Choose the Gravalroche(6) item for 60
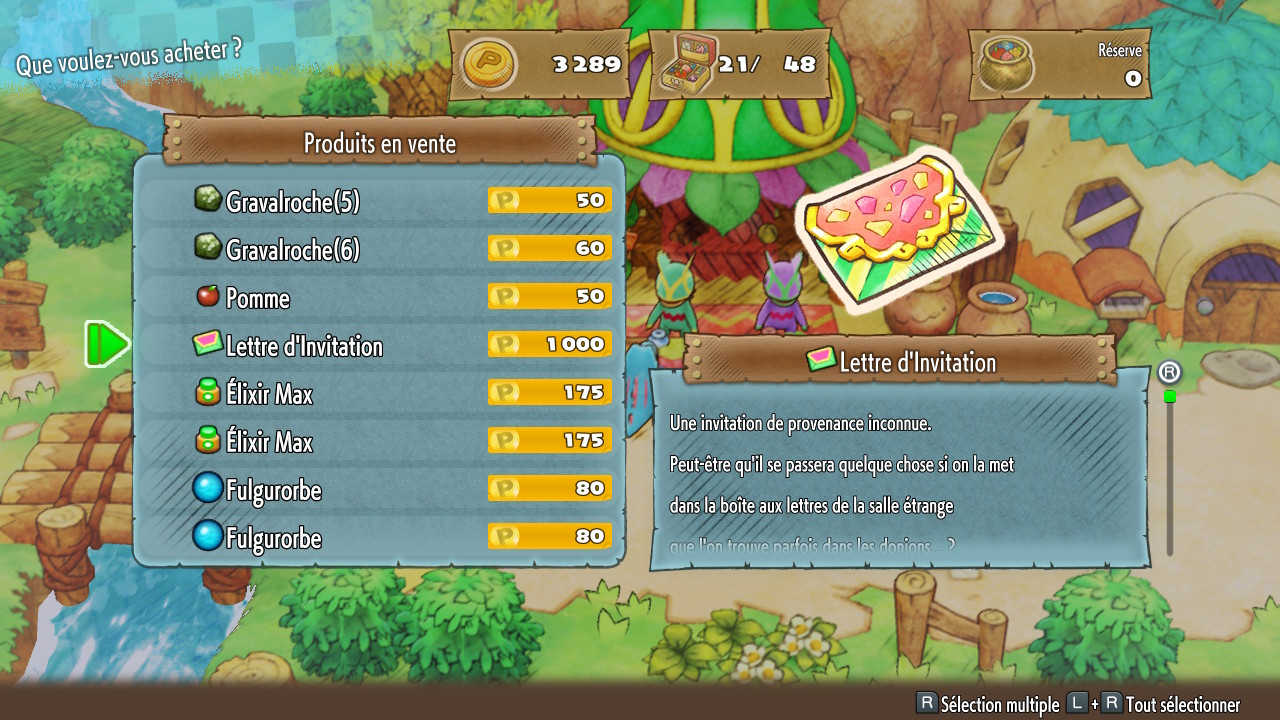 click(378, 249)
